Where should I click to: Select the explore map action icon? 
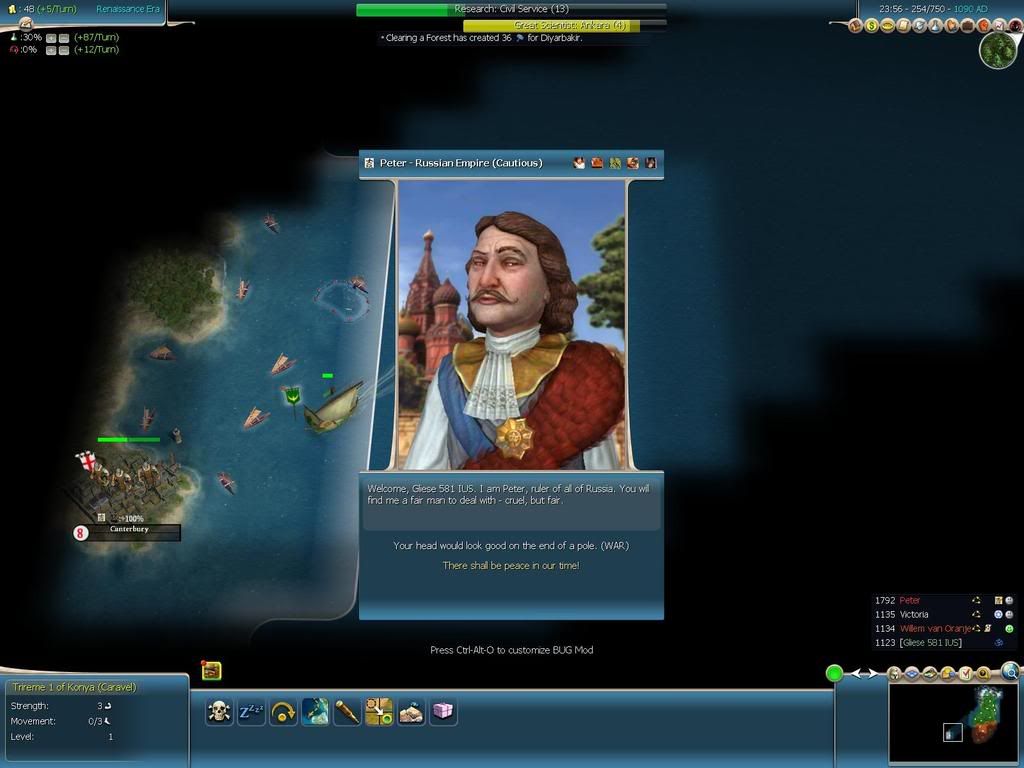(315, 711)
